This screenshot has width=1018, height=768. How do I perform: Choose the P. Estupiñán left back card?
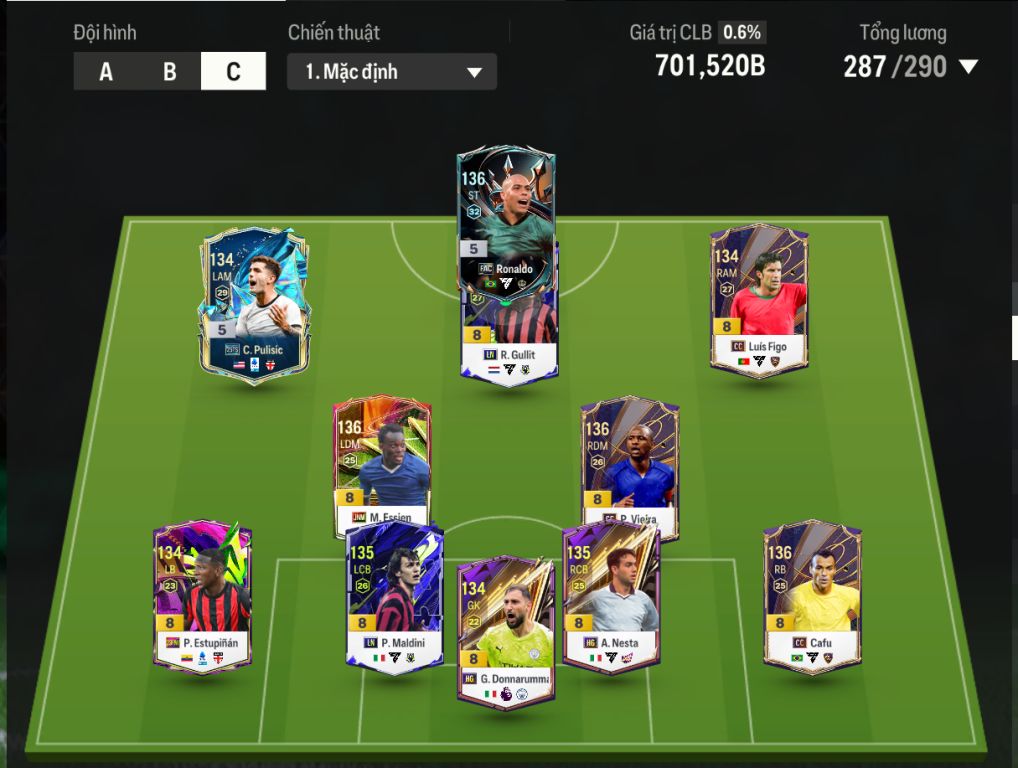202,595
